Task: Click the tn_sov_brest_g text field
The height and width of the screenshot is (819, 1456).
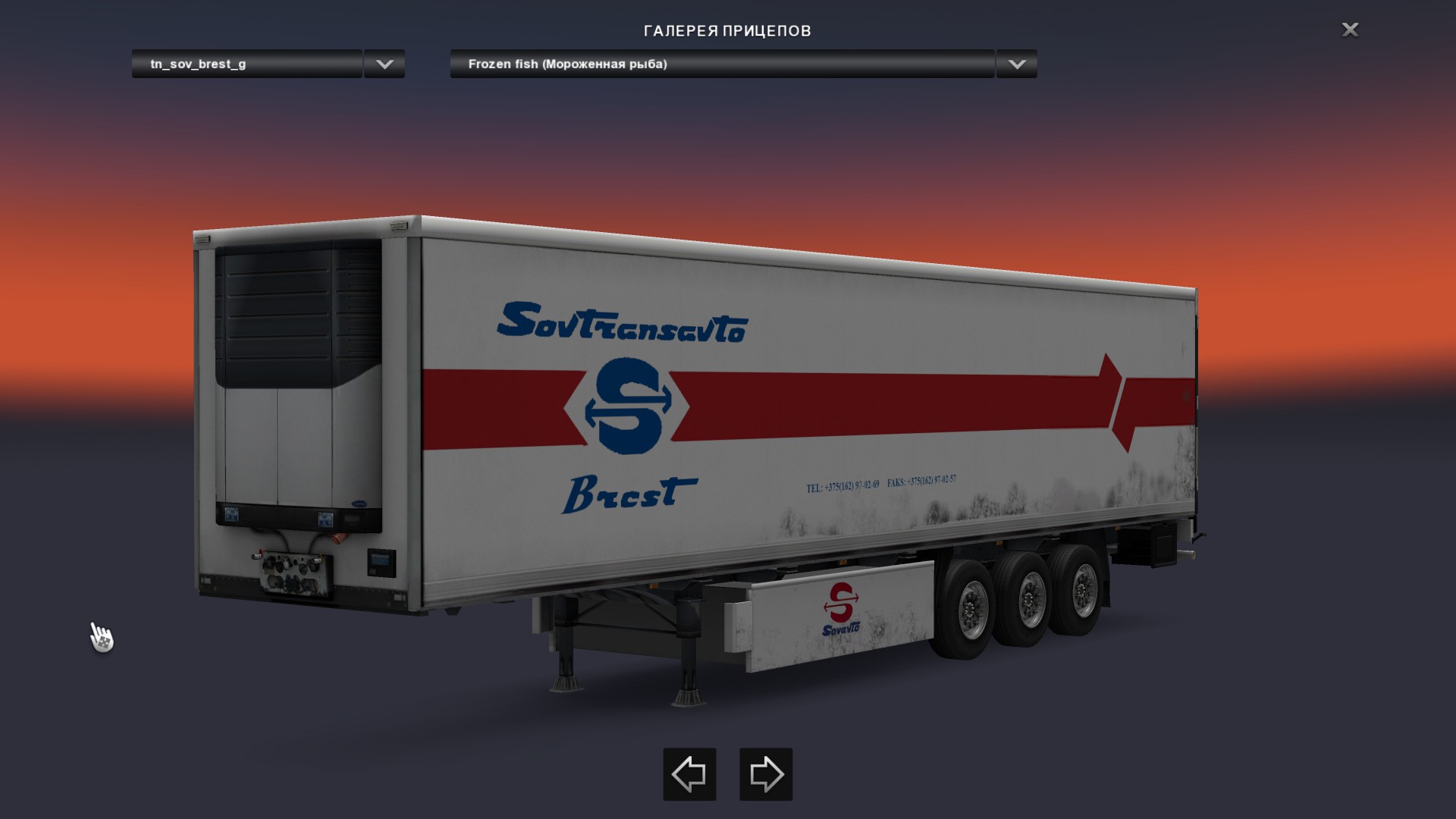Action: (246, 64)
